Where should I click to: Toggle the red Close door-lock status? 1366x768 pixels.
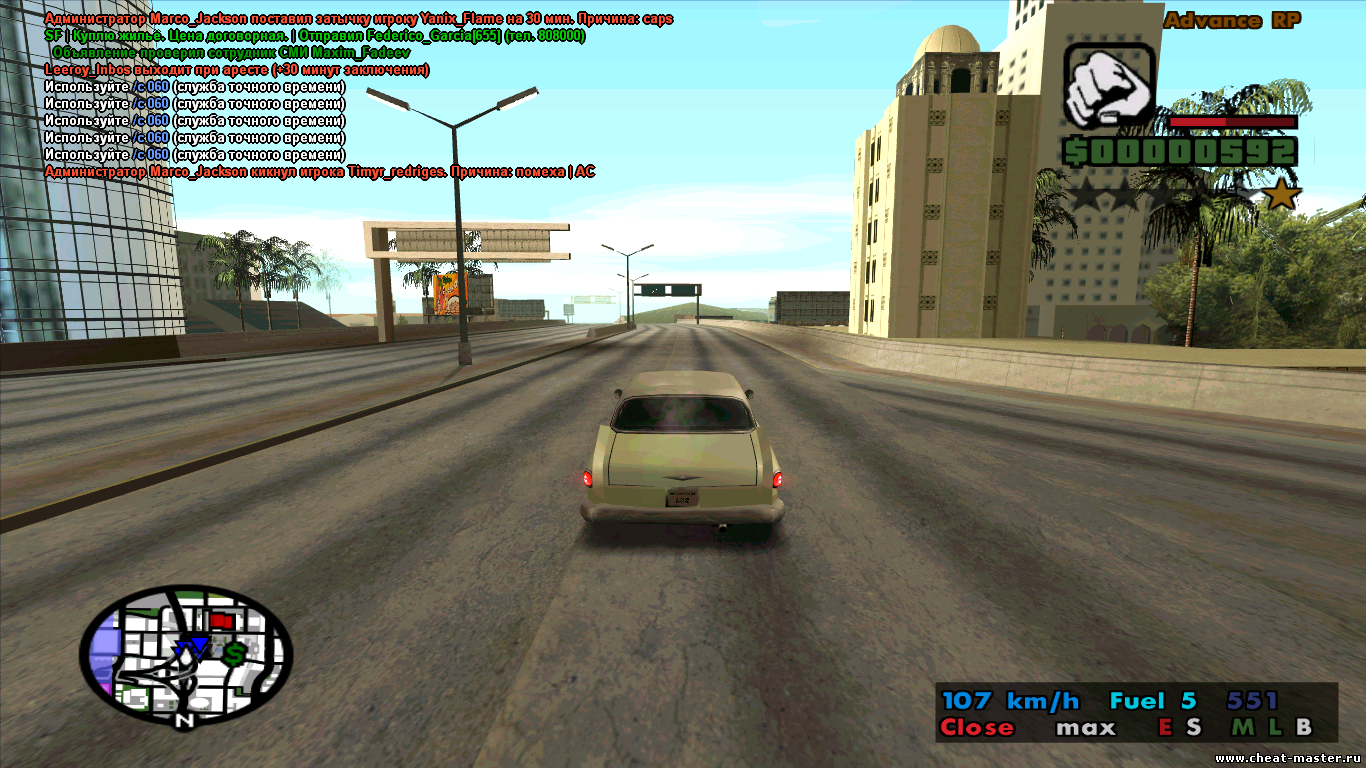pos(977,728)
